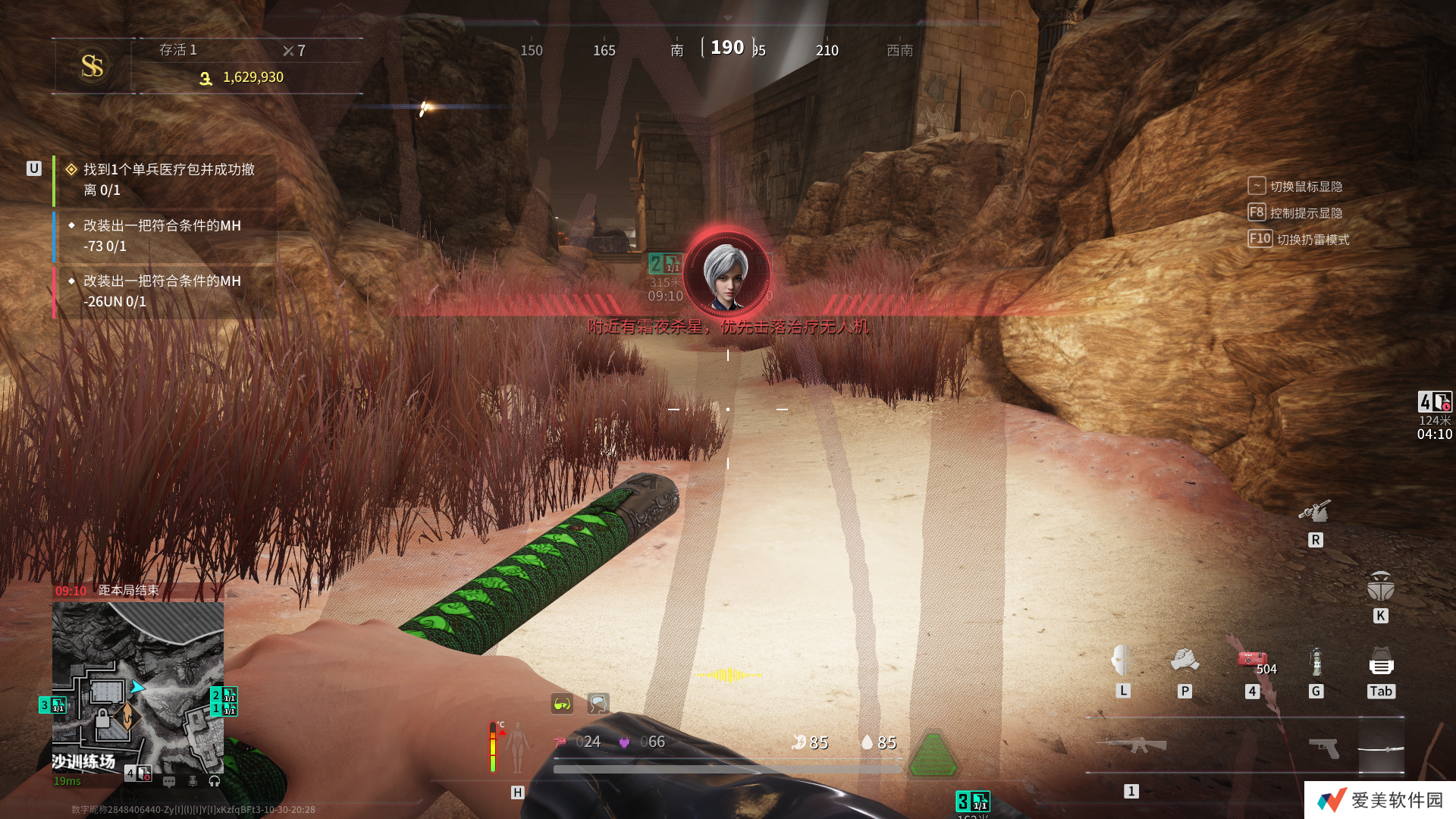1456x819 pixels.
Task: Select the grenade throwable icon
Action: tap(1316, 661)
